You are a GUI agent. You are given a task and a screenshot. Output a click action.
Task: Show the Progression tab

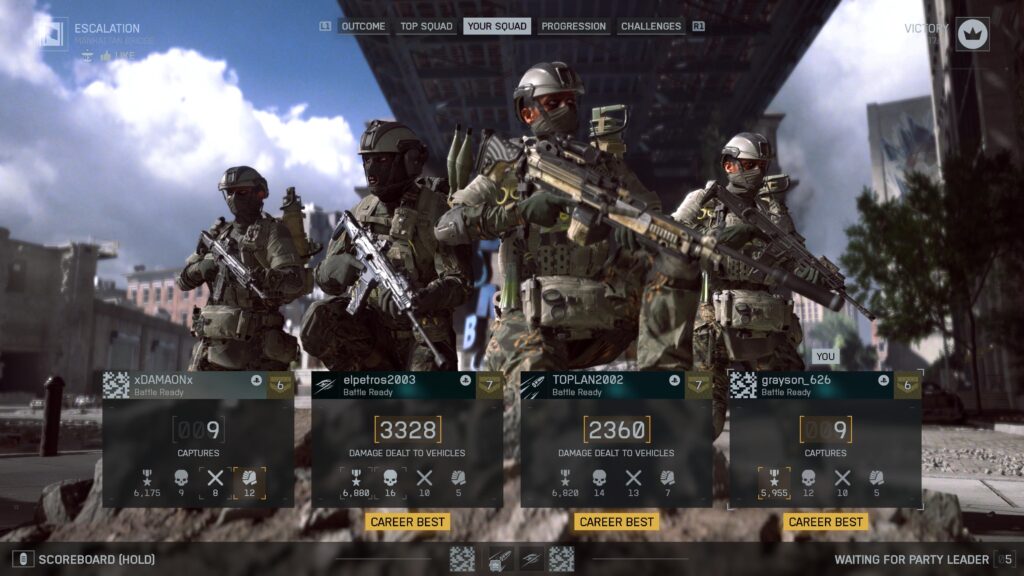click(x=574, y=26)
